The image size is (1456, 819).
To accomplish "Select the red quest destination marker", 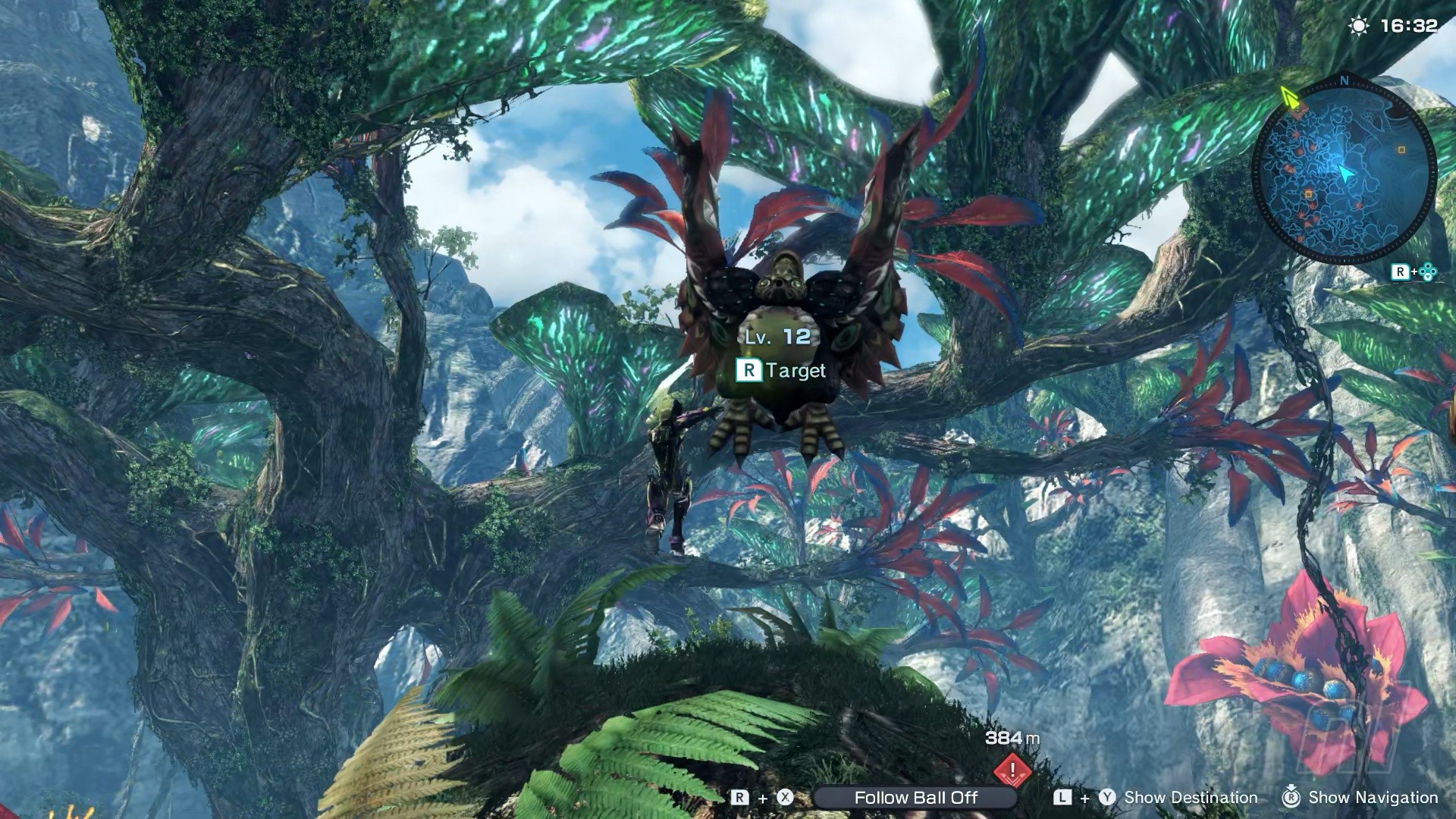I will (x=1012, y=770).
